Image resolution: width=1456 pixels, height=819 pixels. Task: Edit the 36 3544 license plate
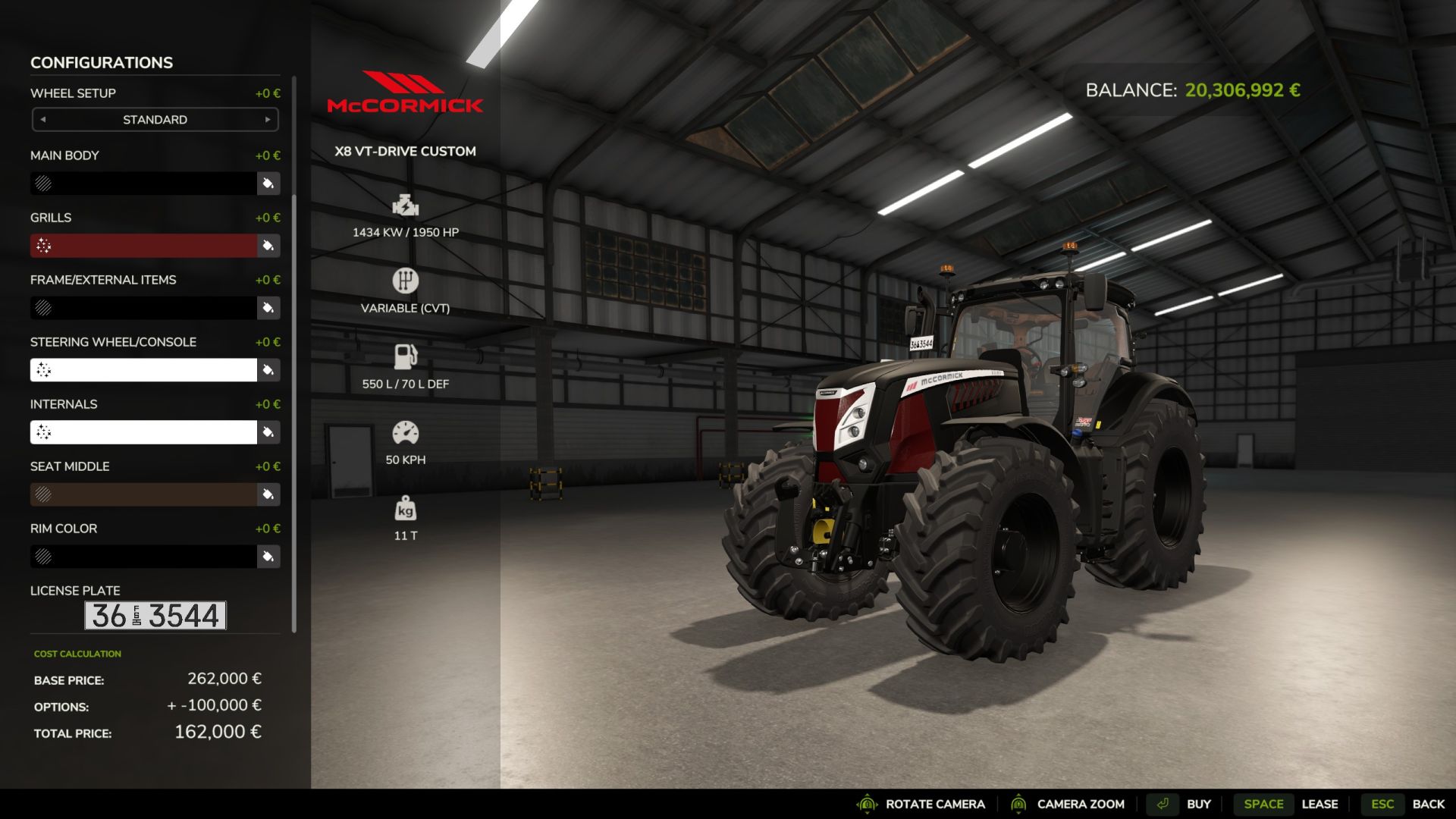155,615
